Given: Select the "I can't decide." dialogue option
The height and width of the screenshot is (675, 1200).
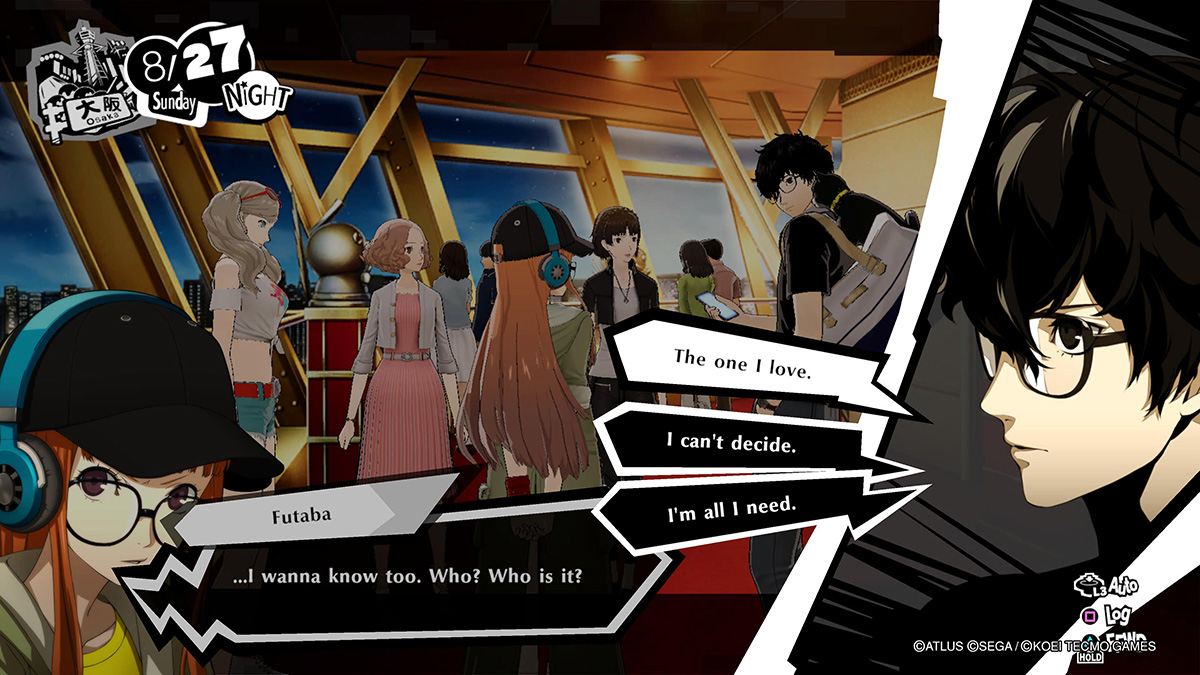Looking at the screenshot, I should pos(731,441).
